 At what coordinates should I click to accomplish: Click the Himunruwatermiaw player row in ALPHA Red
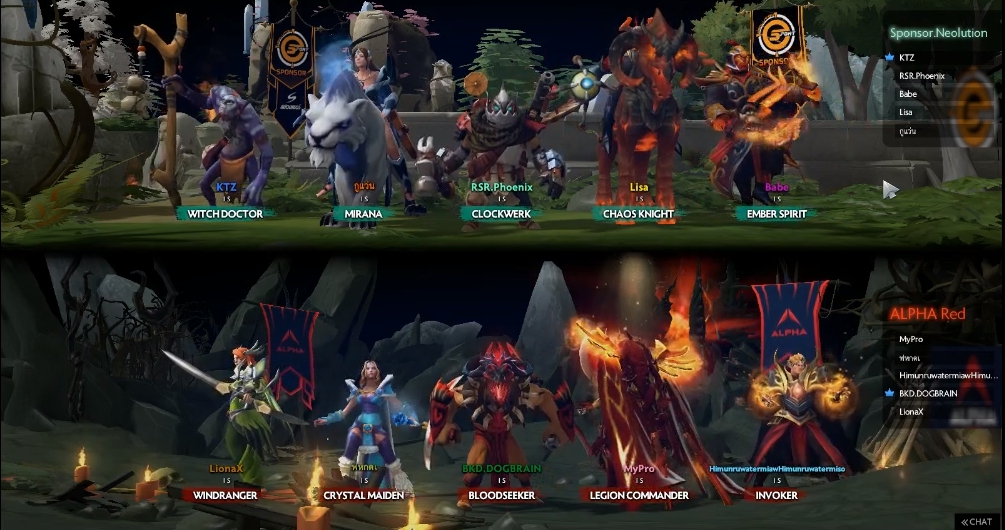947,375
